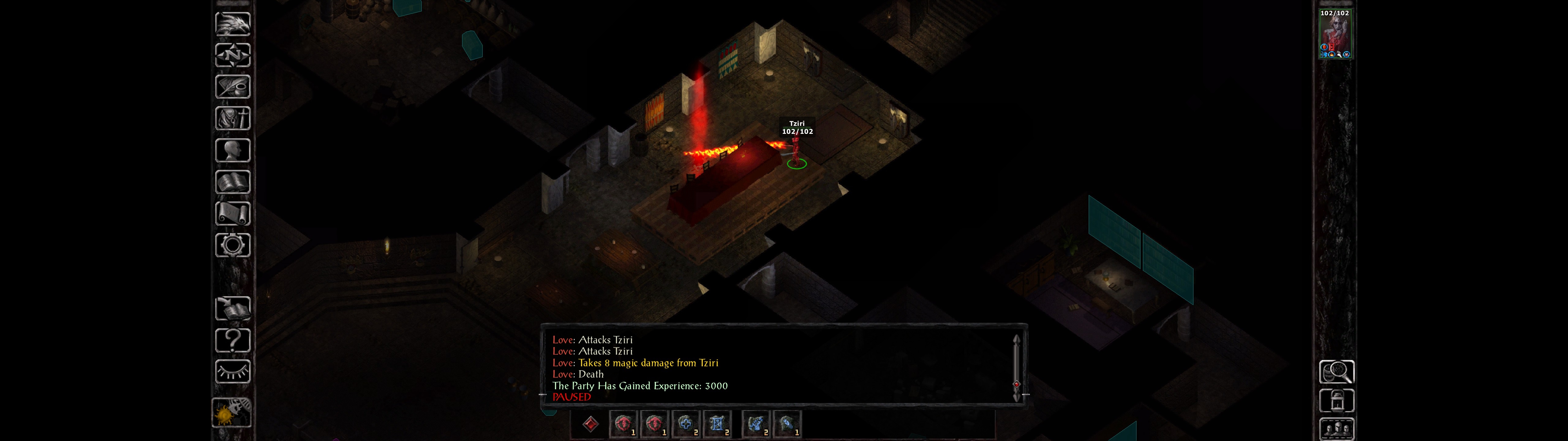Open the mage spellbook
Screen dimensions: 1568x441
232,182
